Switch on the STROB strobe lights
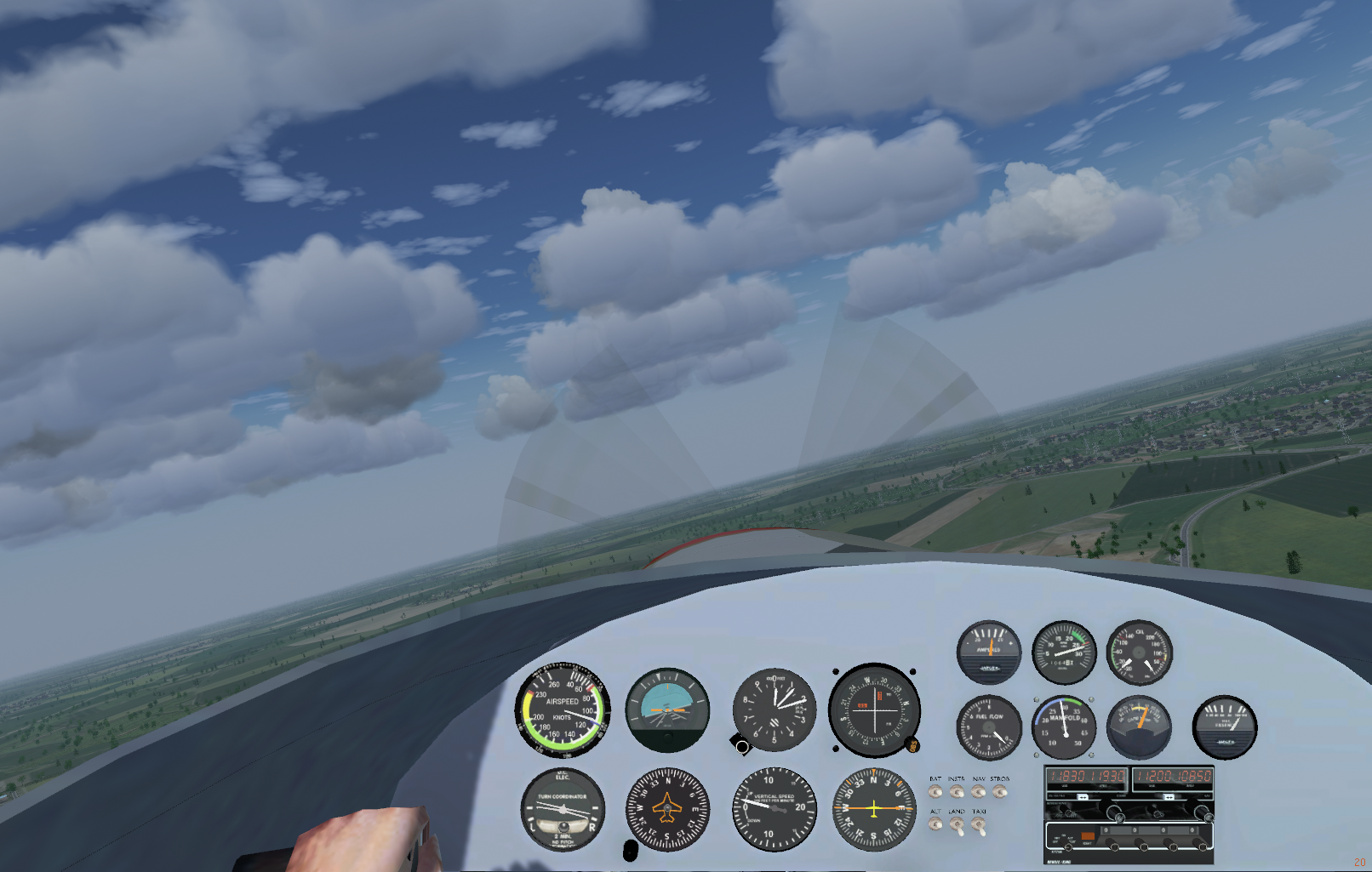 pos(1000,792)
